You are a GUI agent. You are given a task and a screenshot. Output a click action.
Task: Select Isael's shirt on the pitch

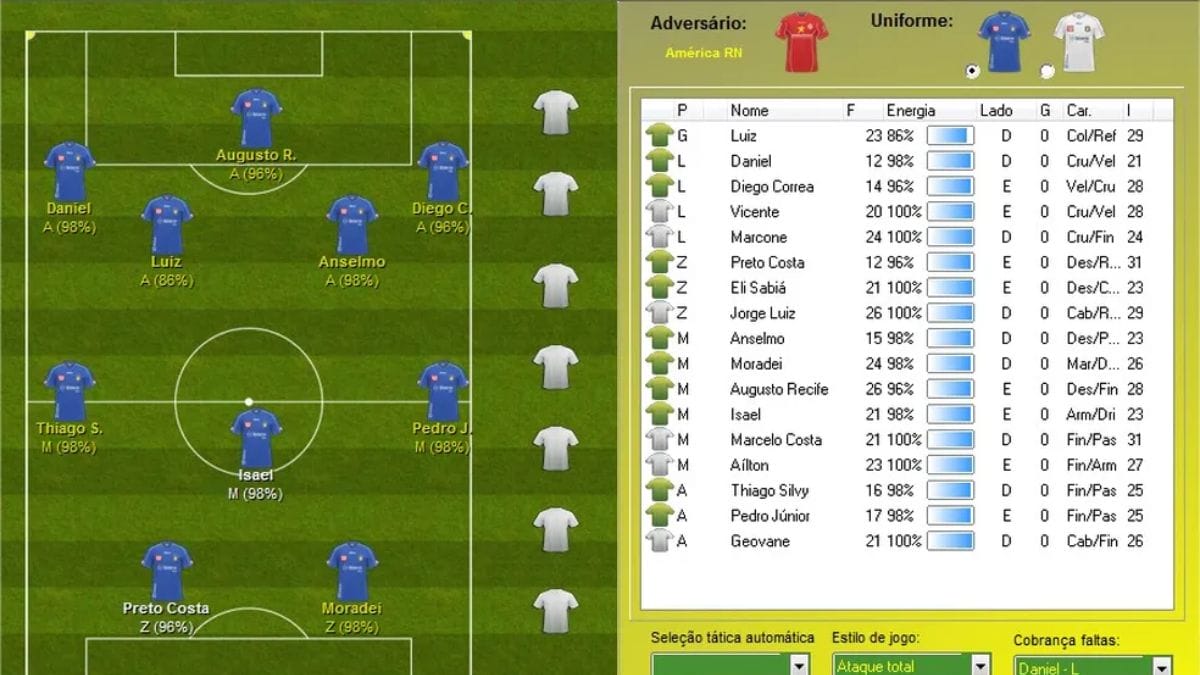click(256, 437)
